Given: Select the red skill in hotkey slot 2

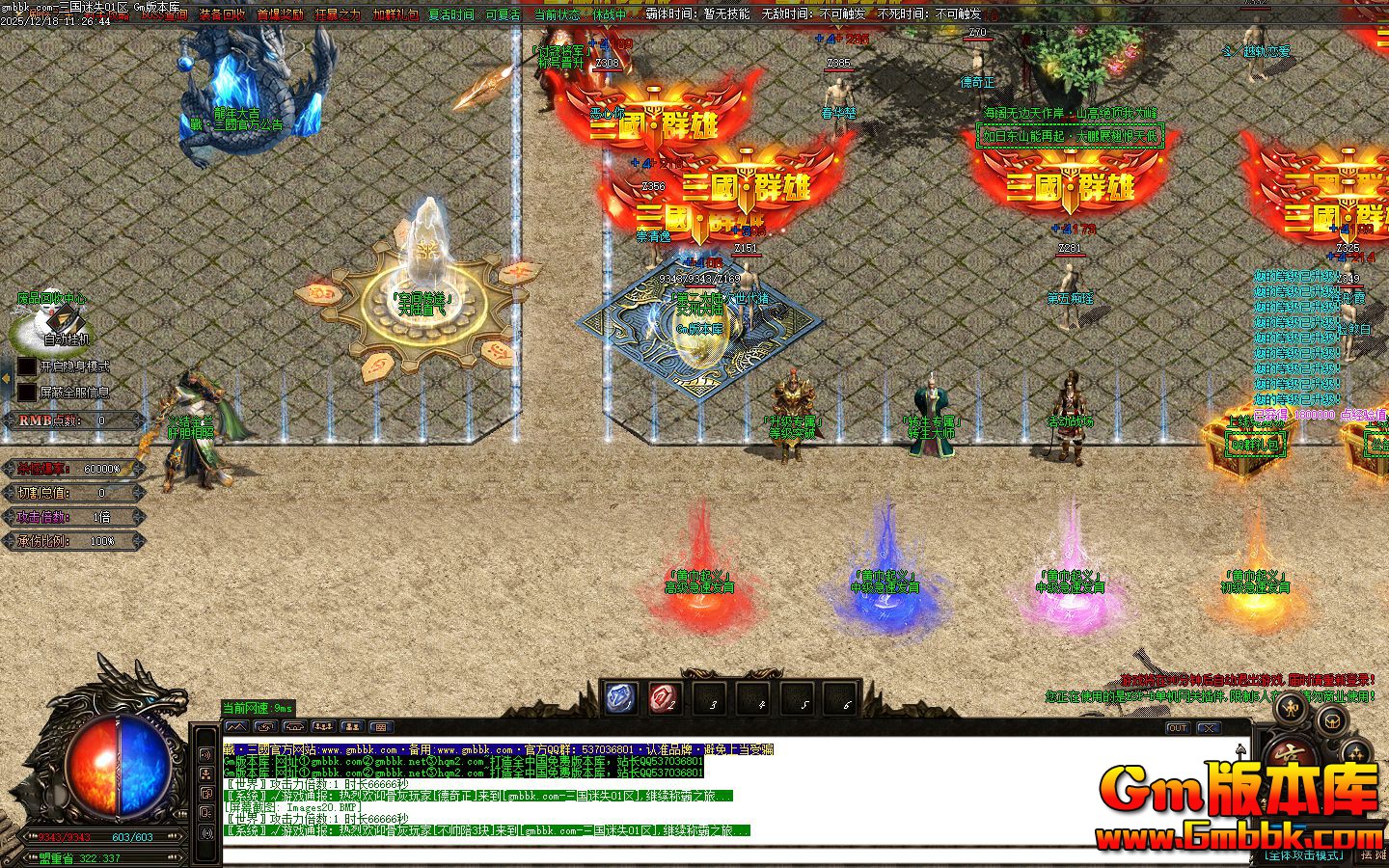Looking at the screenshot, I should pyautogui.click(x=664, y=696).
